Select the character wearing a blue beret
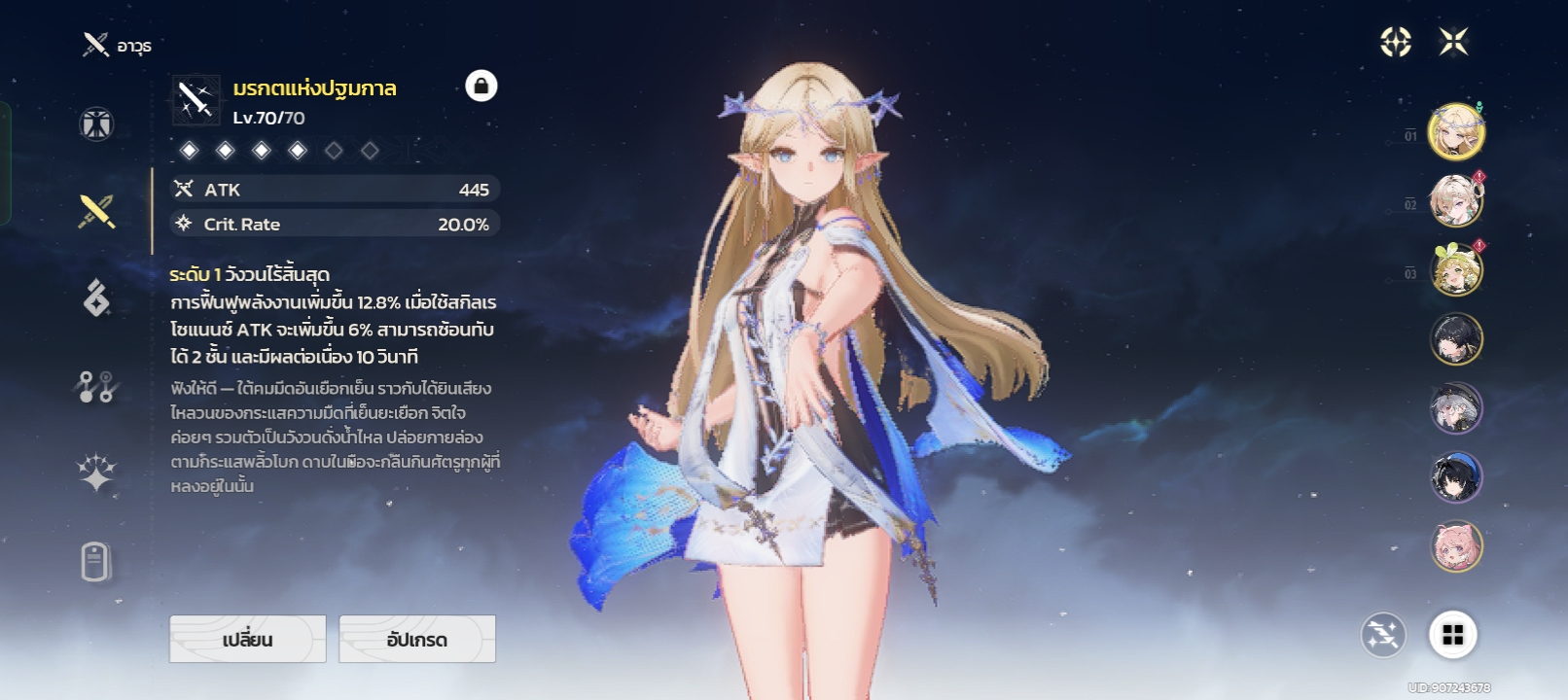The width and height of the screenshot is (1568, 700). point(1455,477)
